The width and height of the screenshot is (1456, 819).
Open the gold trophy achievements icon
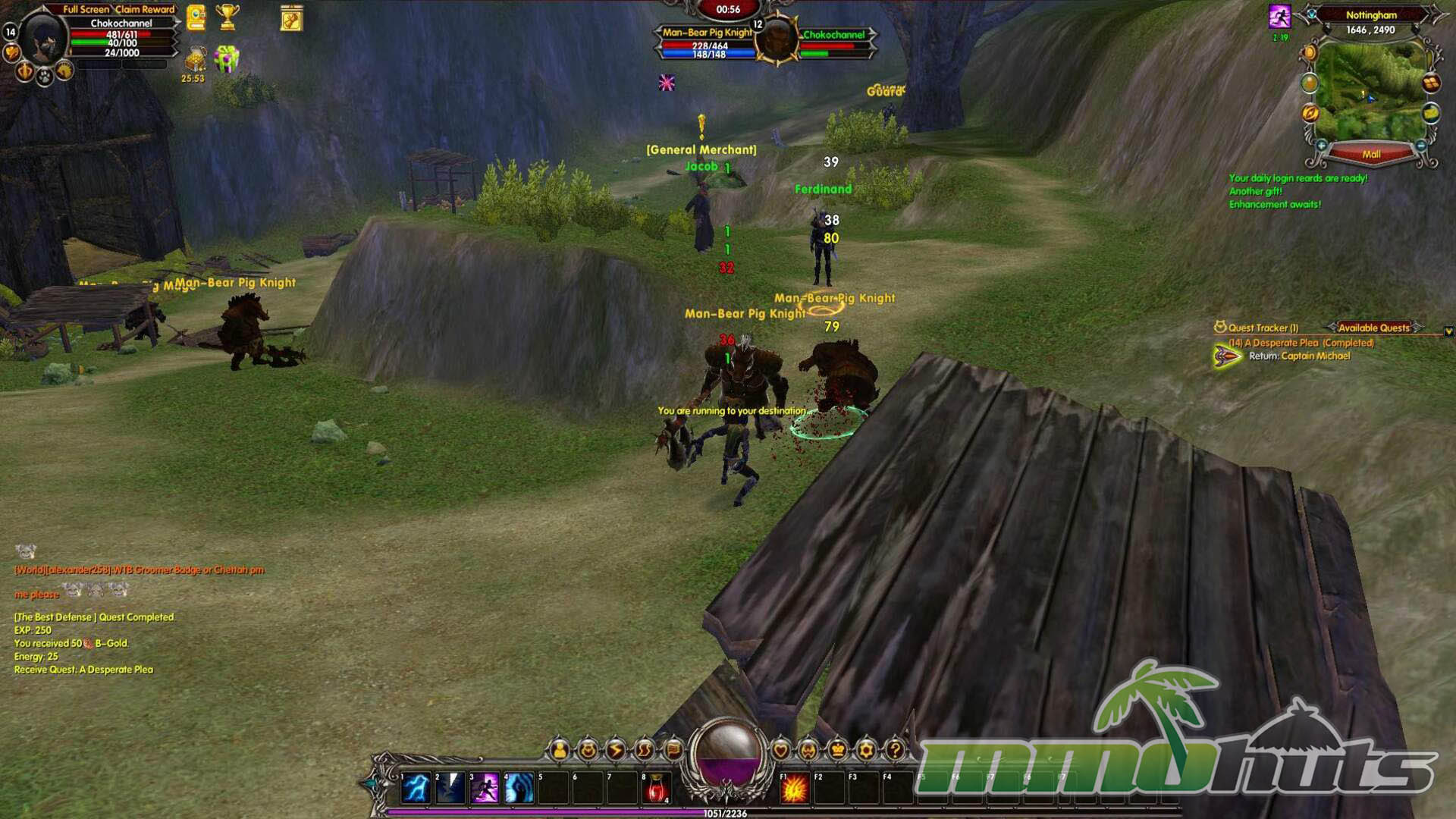point(227,17)
